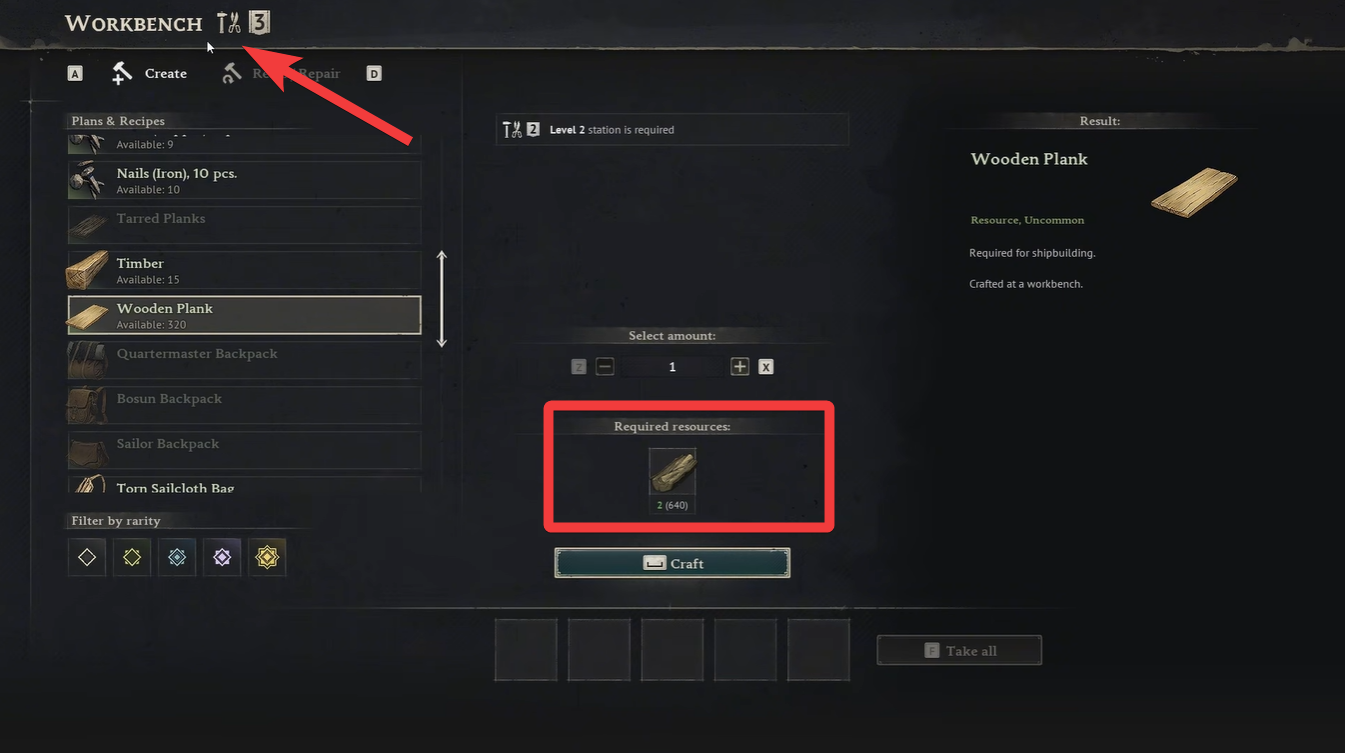1345x753 pixels.
Task: Click the level 3 banner icon in title
Action: (x=260, y=20)
